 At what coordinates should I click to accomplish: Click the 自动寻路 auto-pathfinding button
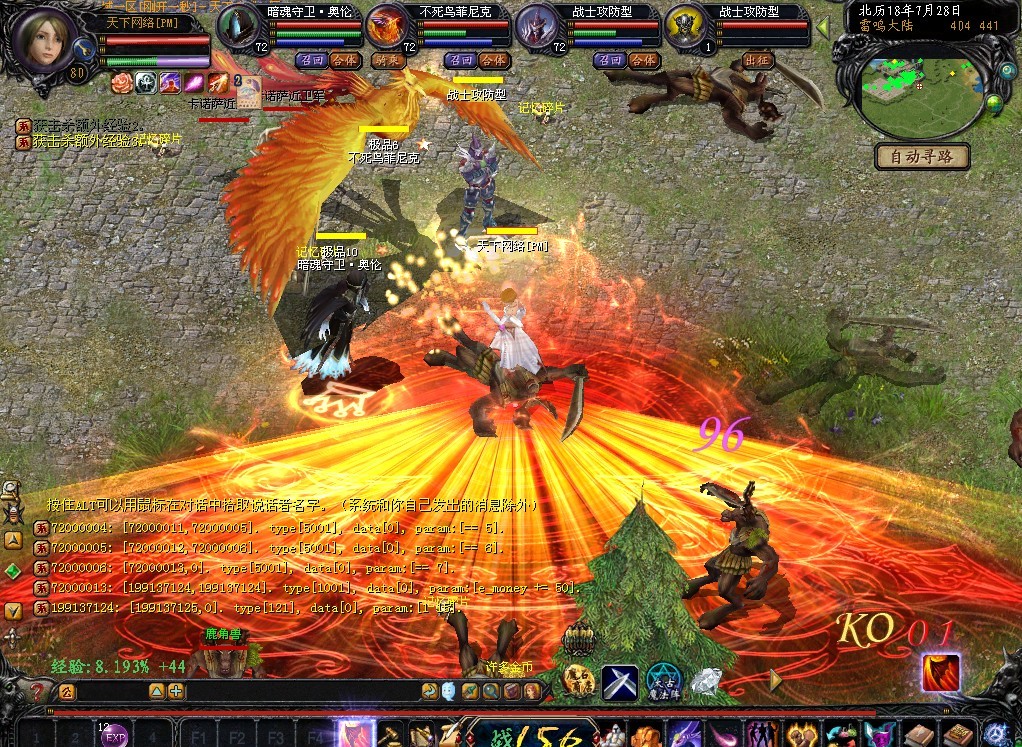click(x=922, y=157)
